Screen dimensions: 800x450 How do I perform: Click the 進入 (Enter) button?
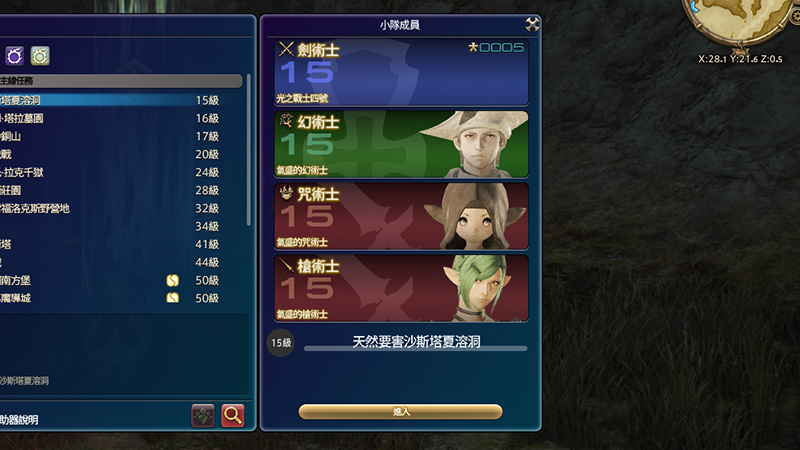pyautogui.click(x=400, y=411)
